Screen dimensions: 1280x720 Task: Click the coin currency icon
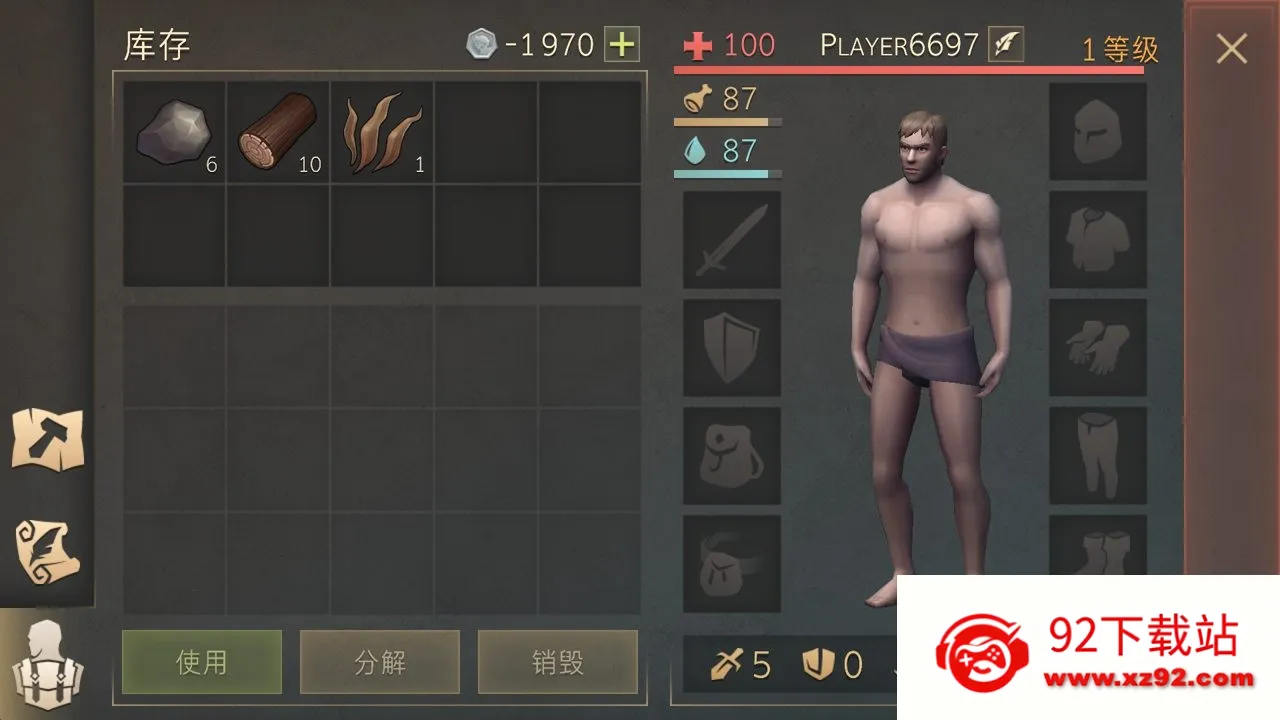point(484,44)
